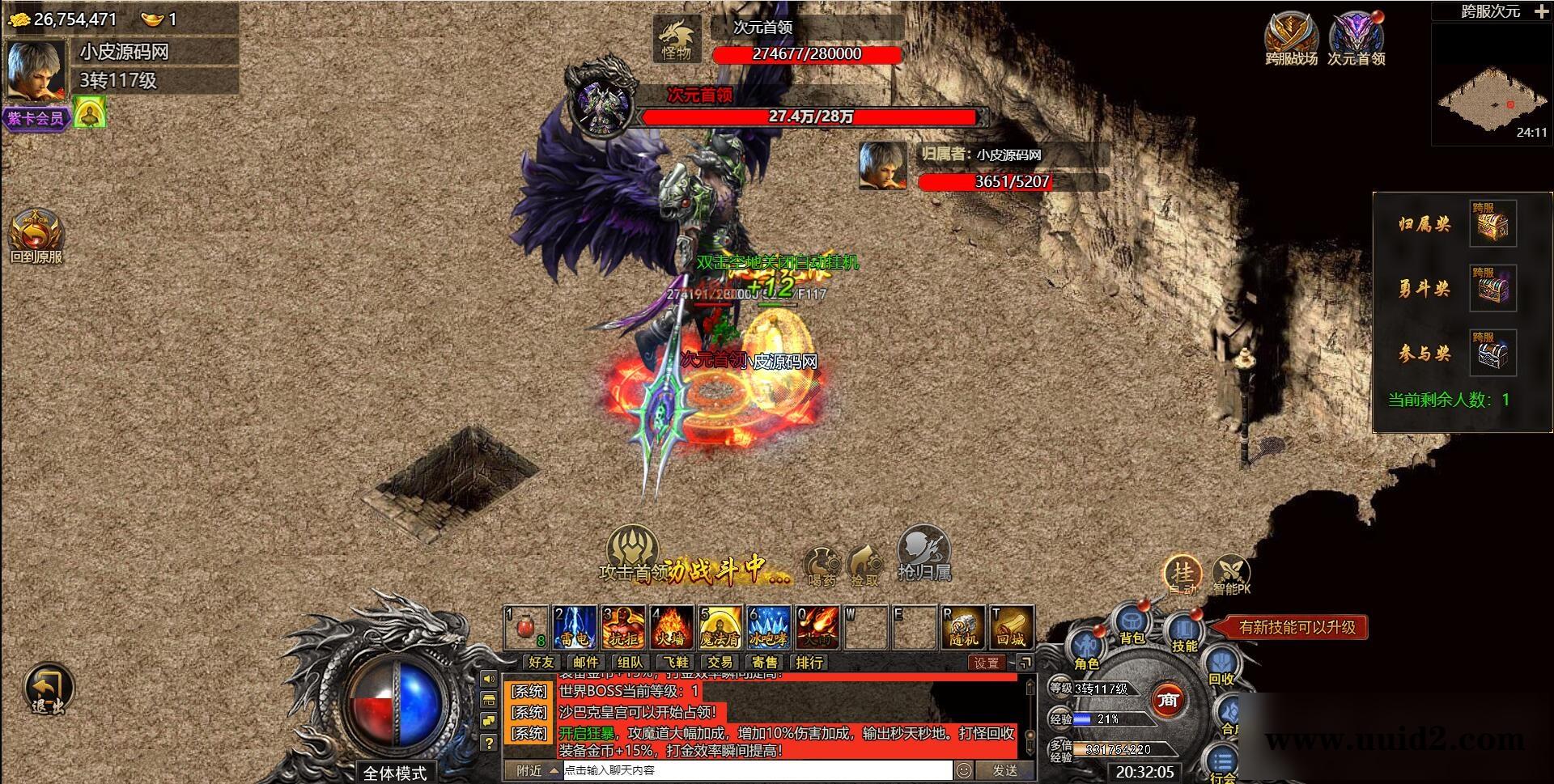Activate the 雷电 lightning skill

pyautogui.click(x=575, y=628)
